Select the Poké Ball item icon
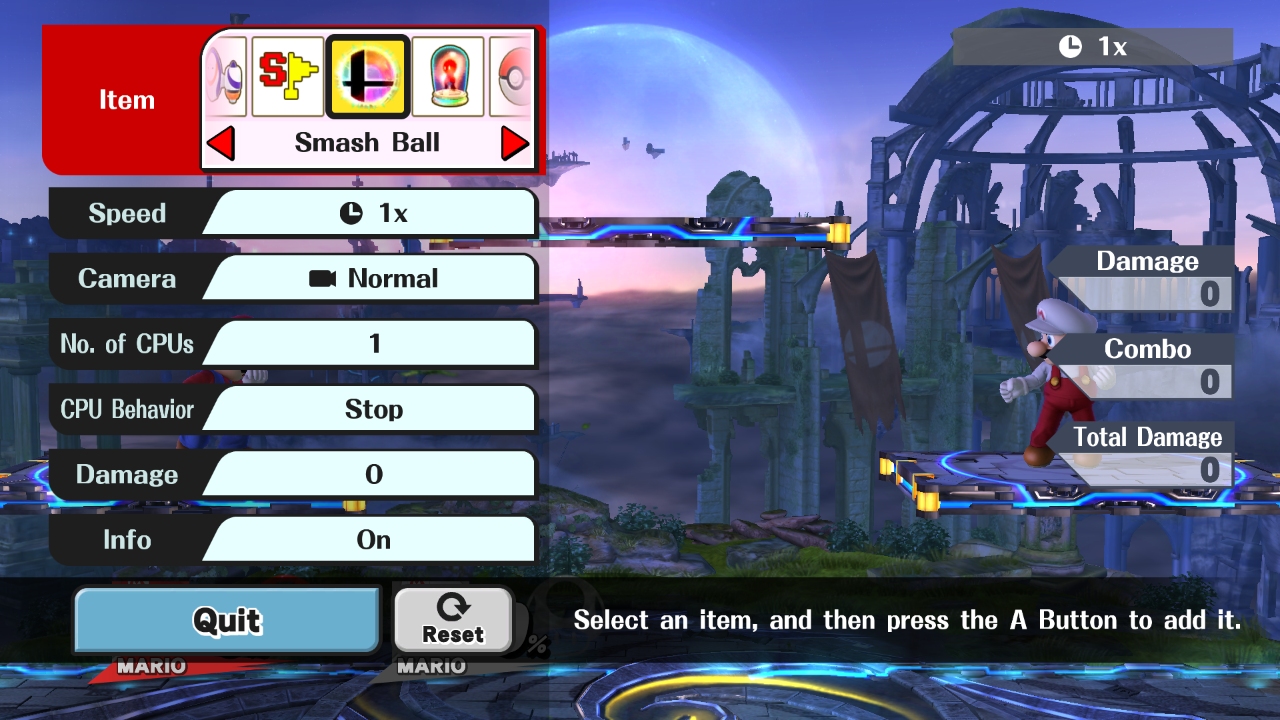The height and width of the screenshot is (720, 1280). 512,77
